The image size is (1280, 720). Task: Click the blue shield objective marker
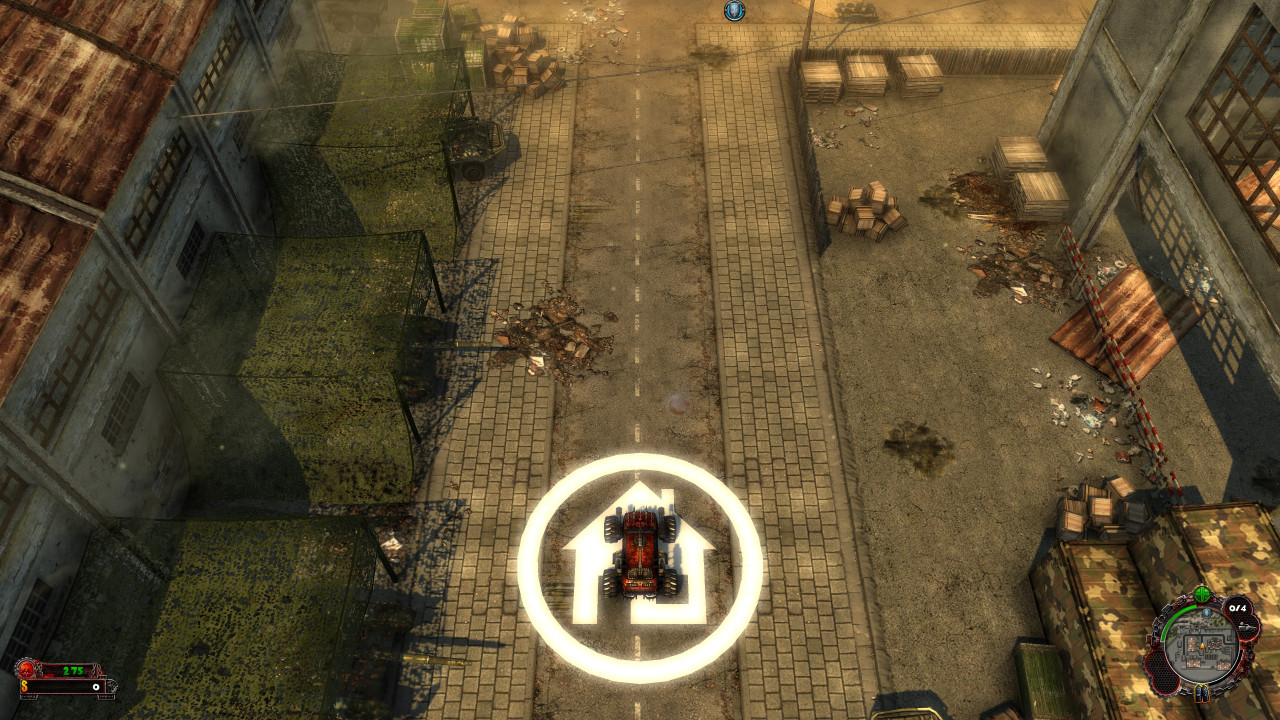tap(734, 10)
